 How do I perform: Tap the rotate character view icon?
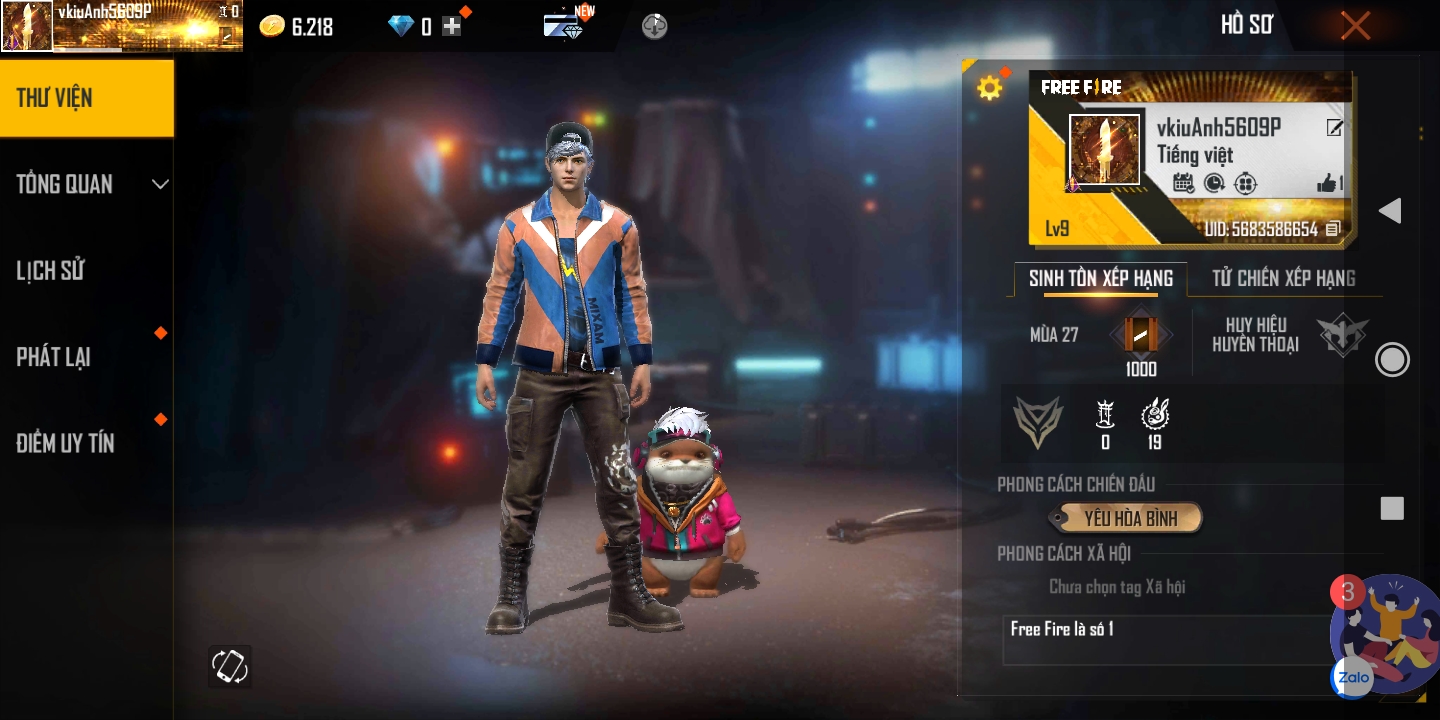pyautogui.click(x=229, y=666)
